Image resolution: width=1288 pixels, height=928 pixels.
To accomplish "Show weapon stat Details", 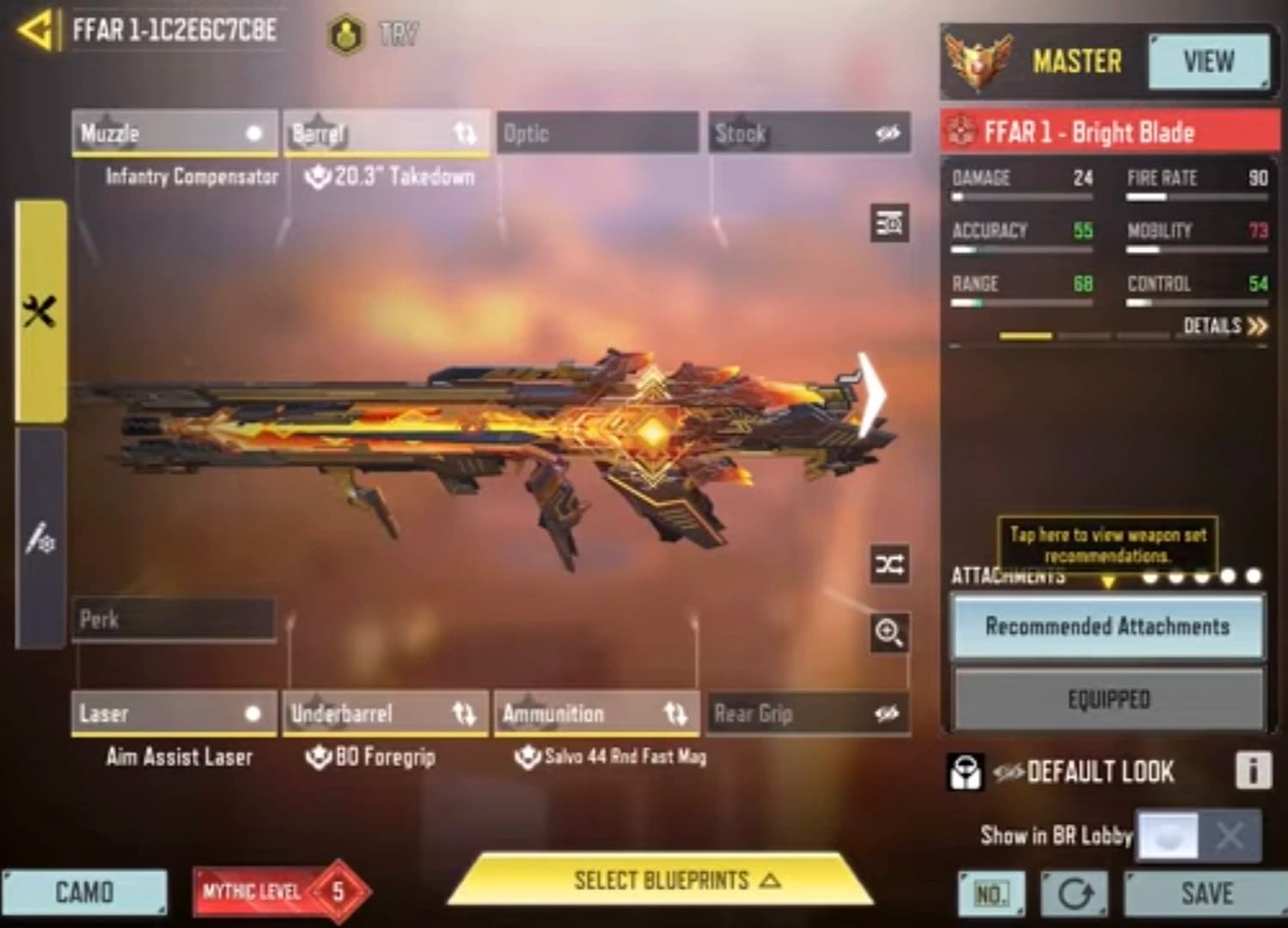I will pos(1224,326).
